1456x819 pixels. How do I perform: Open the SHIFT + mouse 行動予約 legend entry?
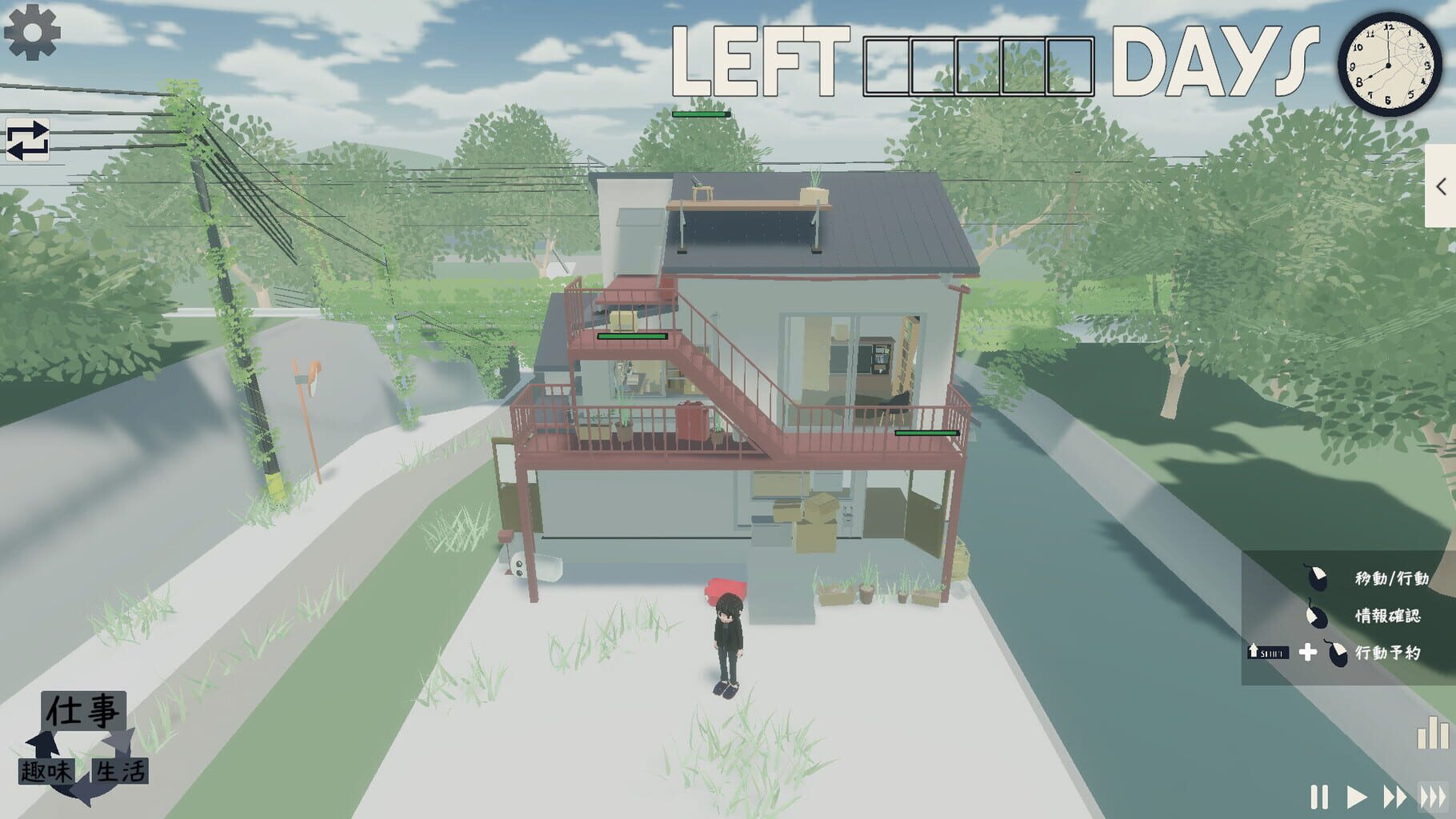point(1270,653)
